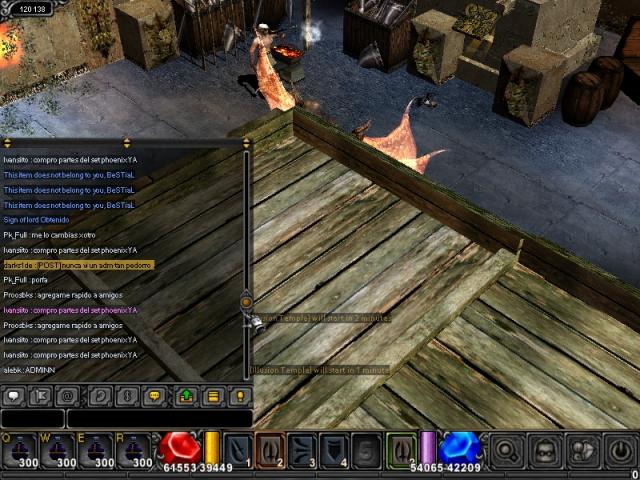The height and width of the screenshot is (480, 640).
Task: Select the flag chat mode button
Action: 41,396
